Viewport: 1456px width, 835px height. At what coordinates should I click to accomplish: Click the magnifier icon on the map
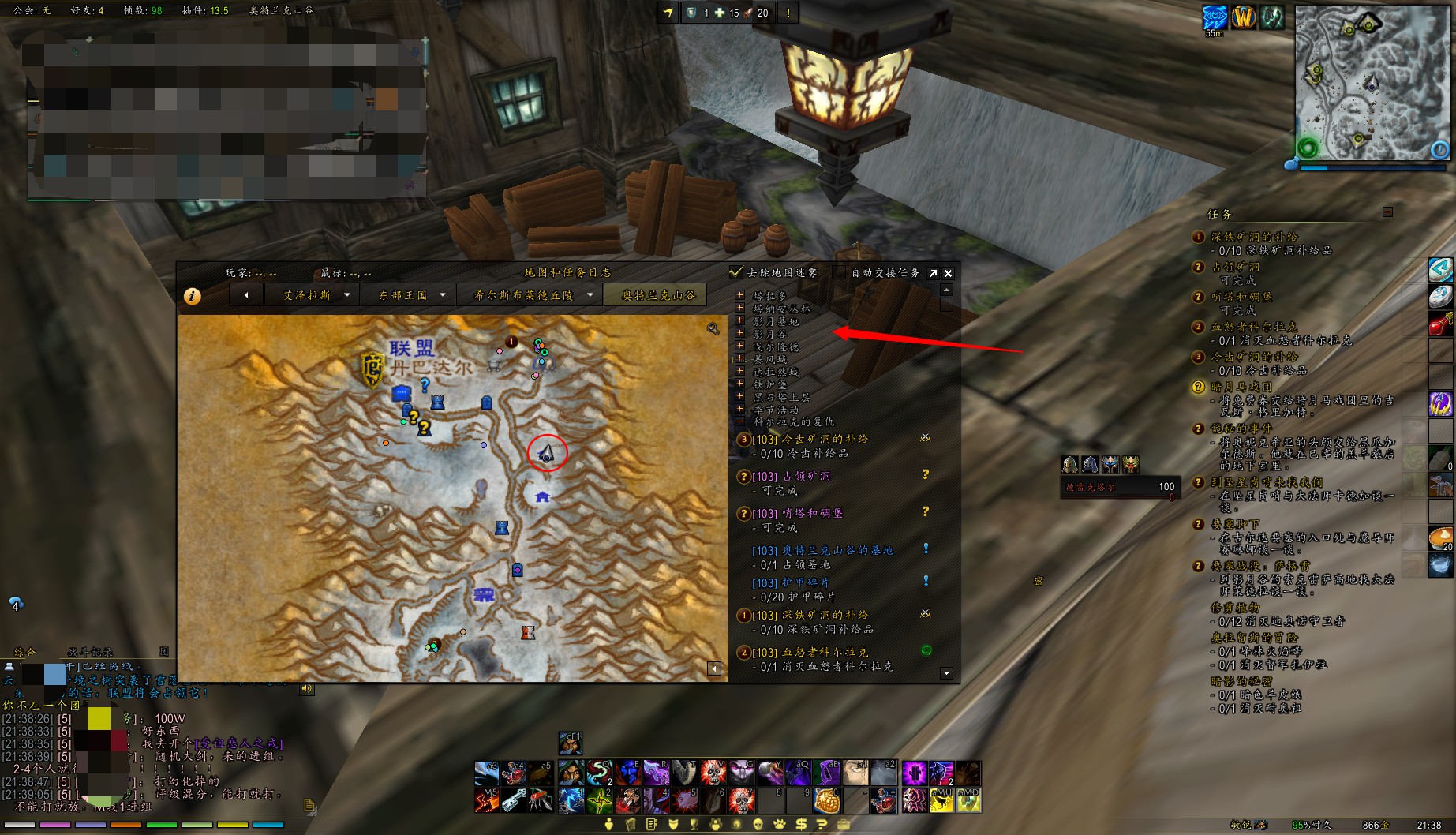point(713,328)
